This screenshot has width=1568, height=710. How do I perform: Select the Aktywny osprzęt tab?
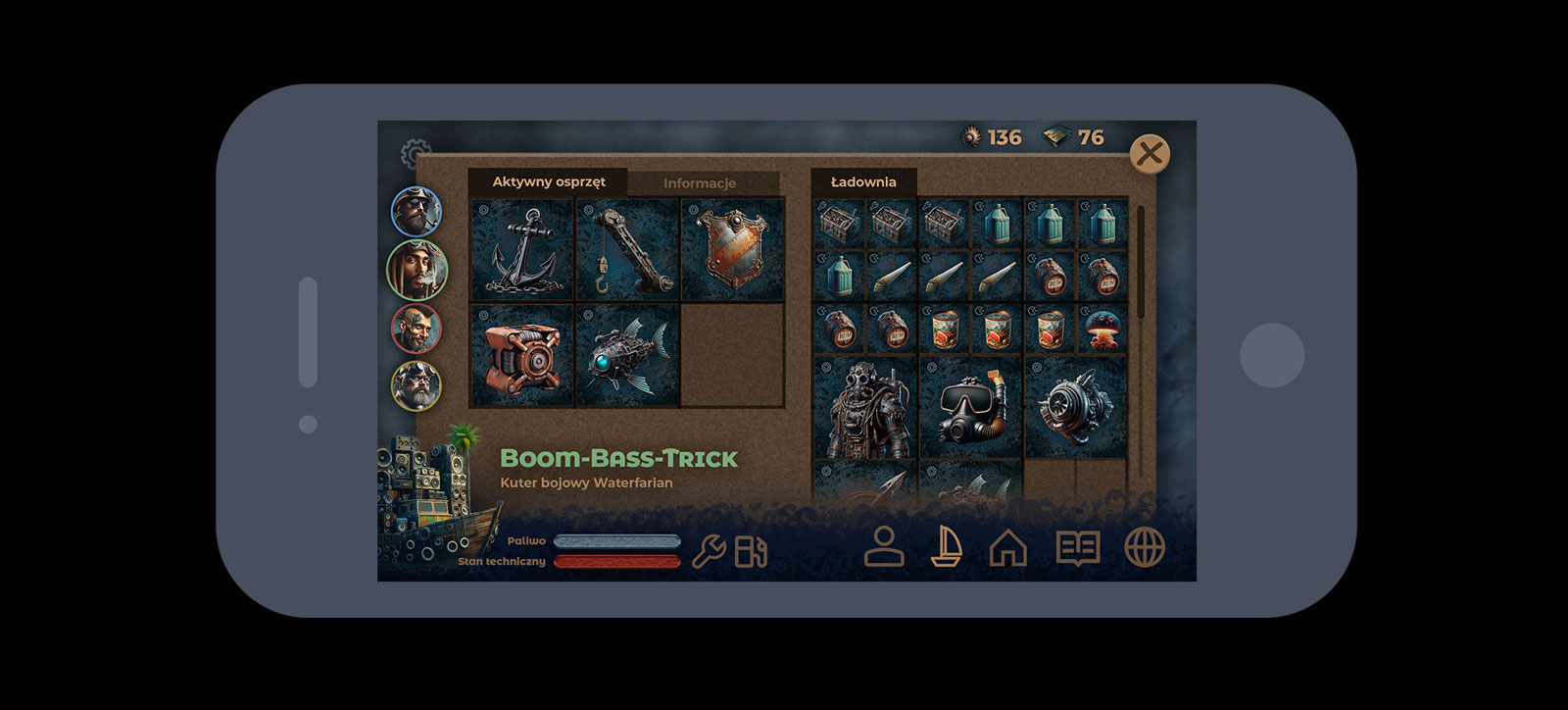tap(549, 181)
